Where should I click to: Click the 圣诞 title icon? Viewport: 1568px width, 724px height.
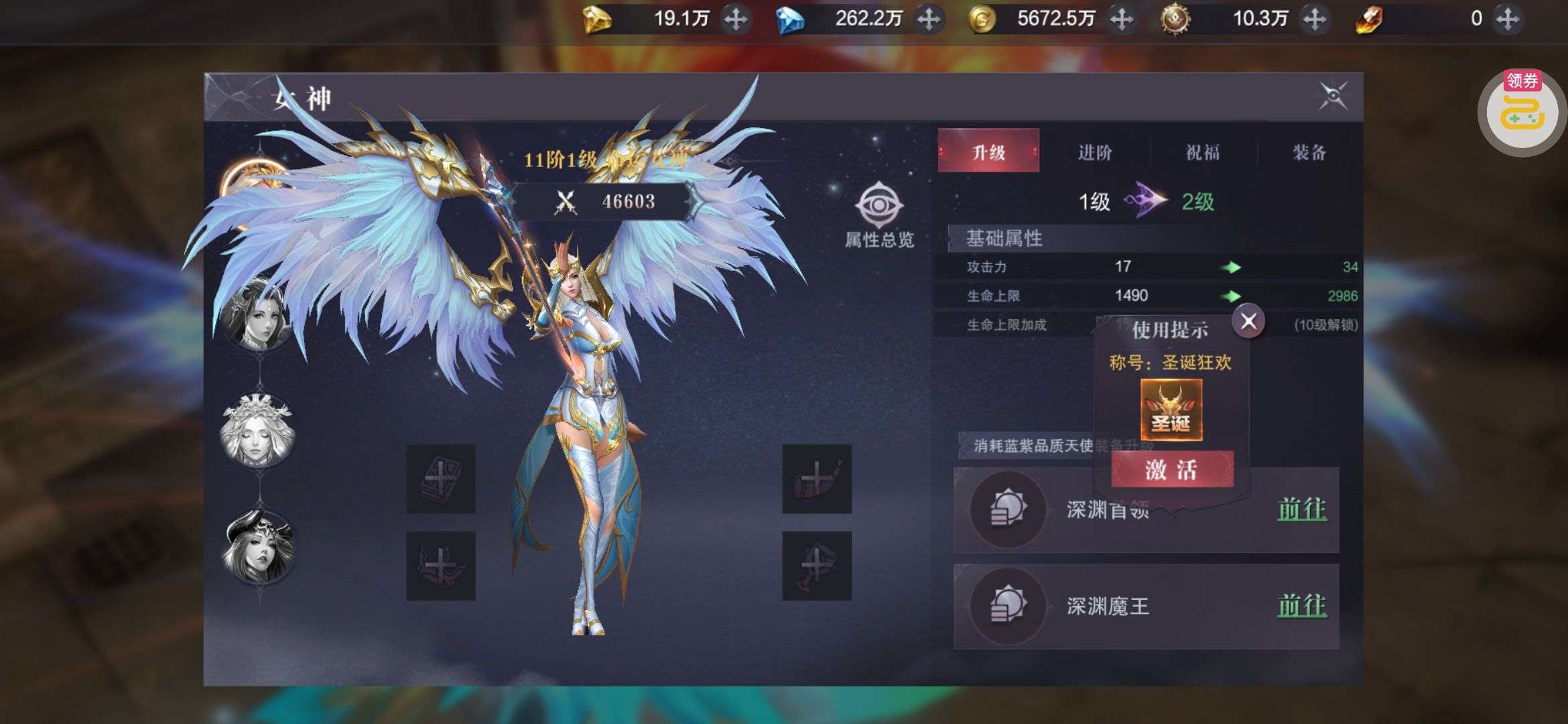[x=1171, y=410]
